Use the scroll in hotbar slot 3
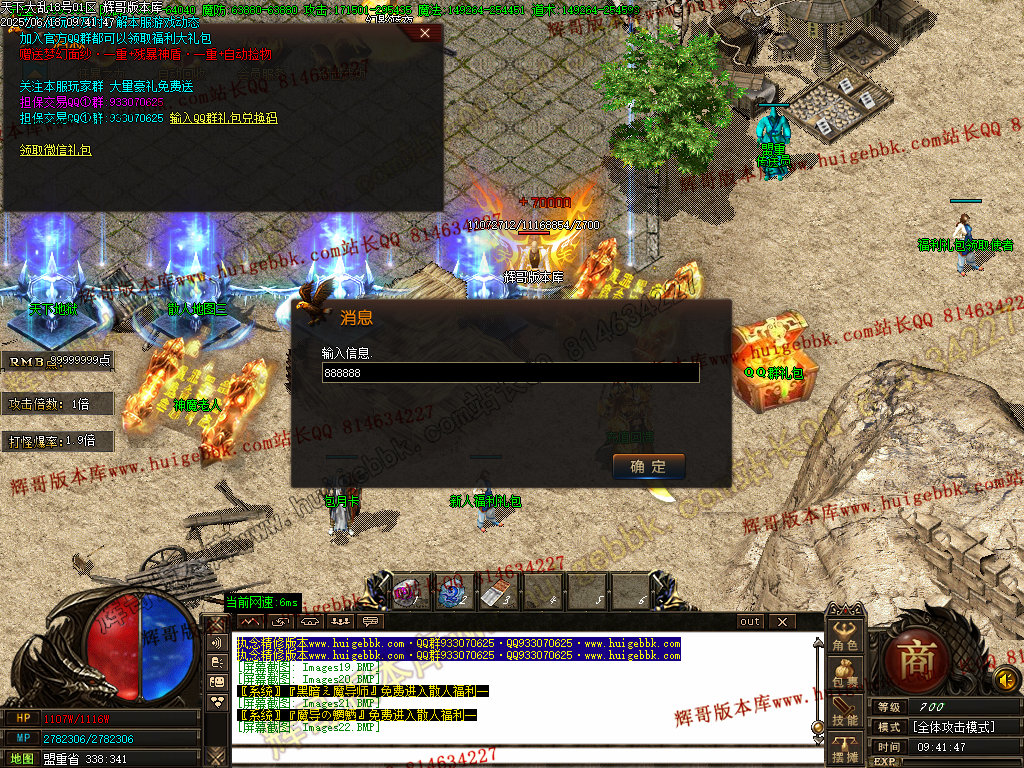The width and height of the screenshot is (1024, 768). (495, 593)
